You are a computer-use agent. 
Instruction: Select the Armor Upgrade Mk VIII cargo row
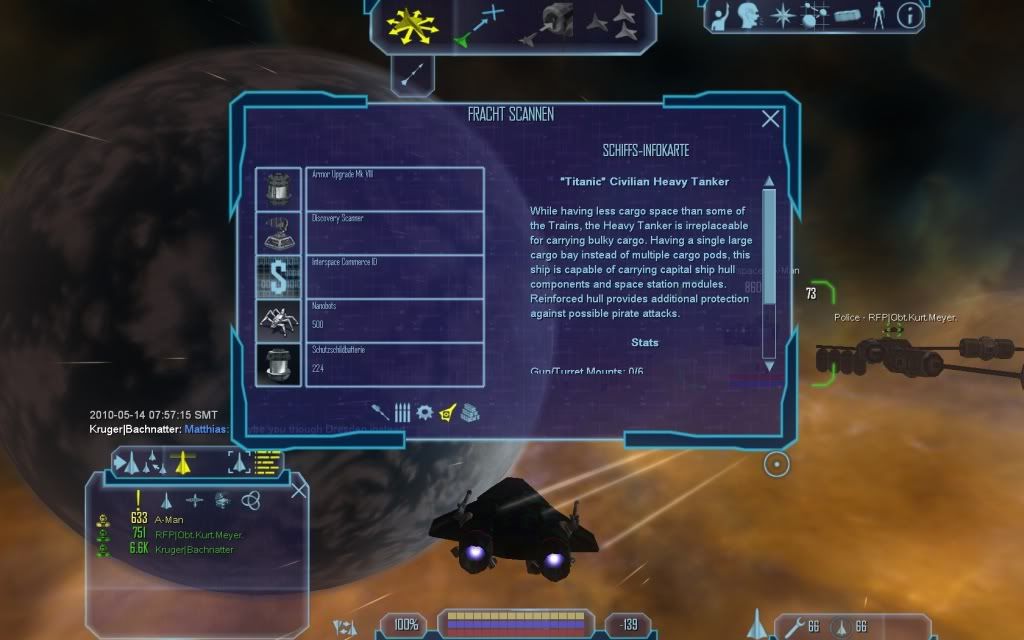click(x=394, y=188)
